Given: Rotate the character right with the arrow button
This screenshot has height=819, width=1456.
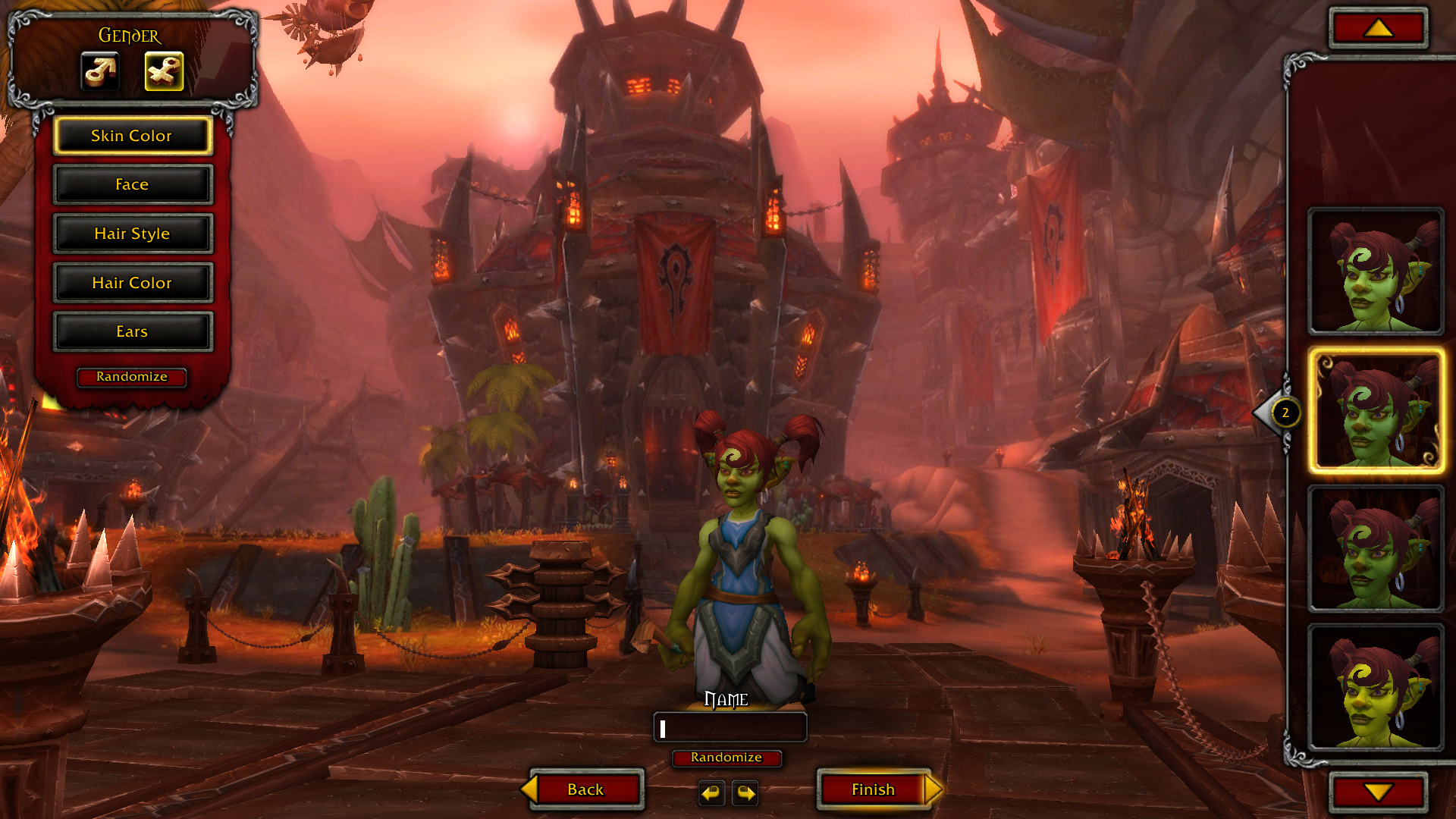Looking at the screenshot, I should click(745, 793).
